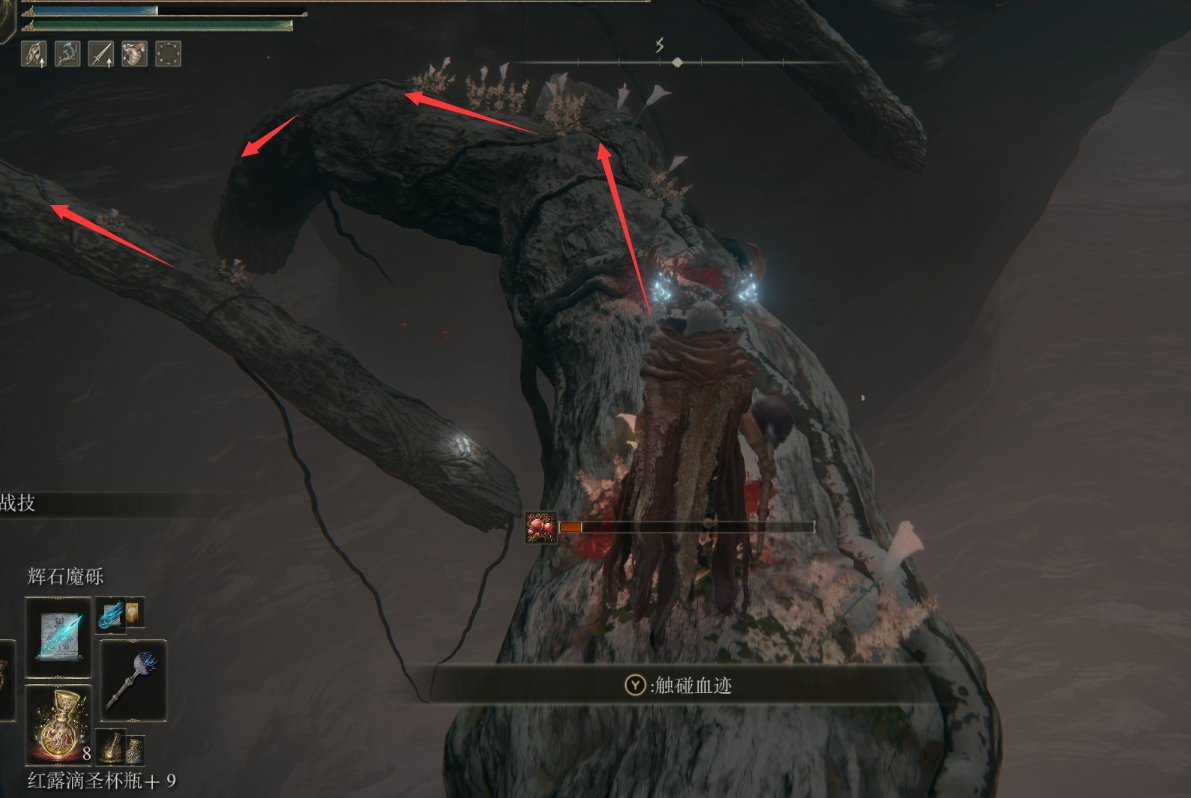Viewport: 1191px width, 798px height.
Task: Click the scarlet rot buildup icon
Action: [x=541, y=527]
